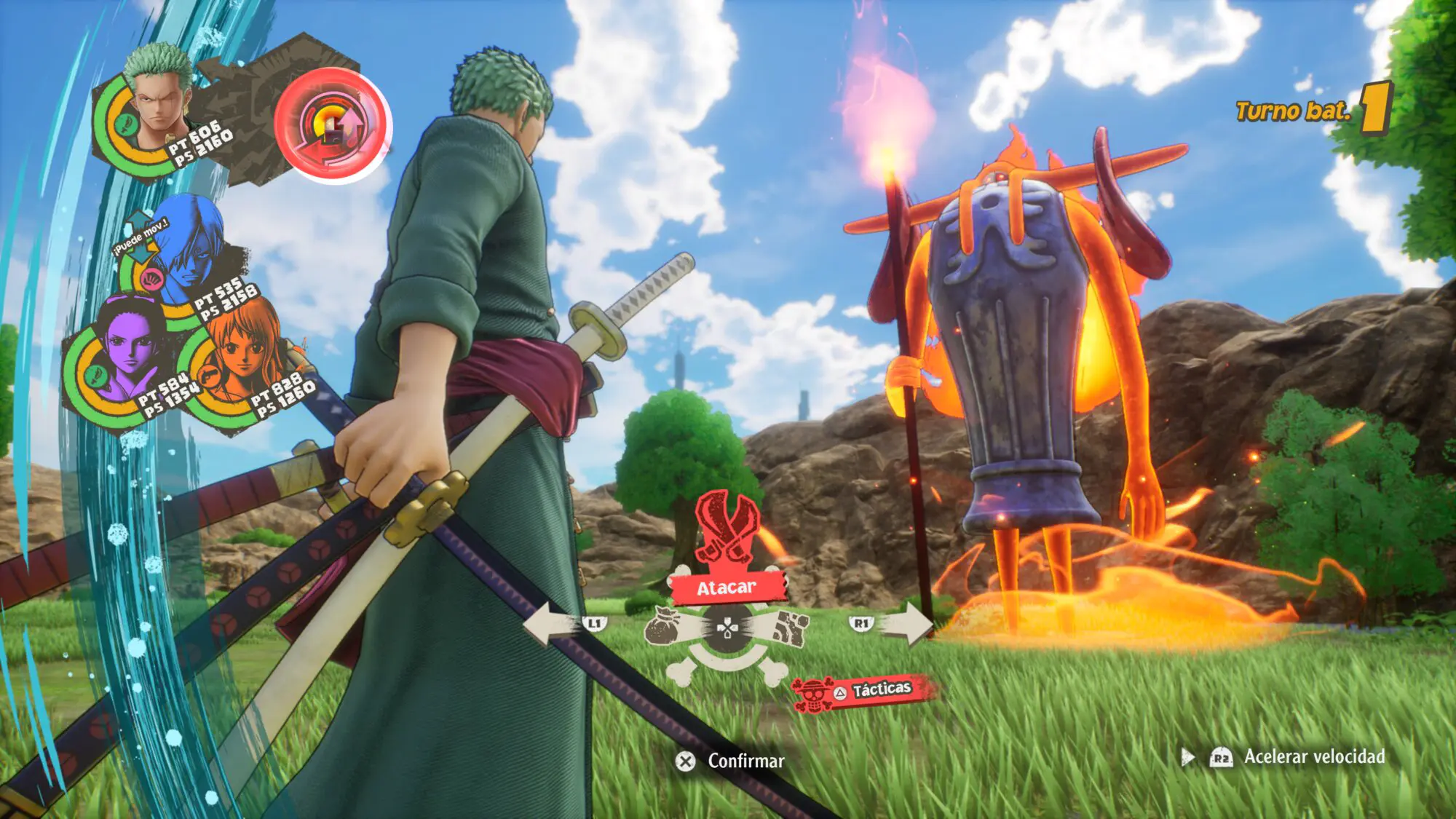Select the skills command on the wheel's right
Viewport: 1456px width, 819px height.
tap(791, 628)
